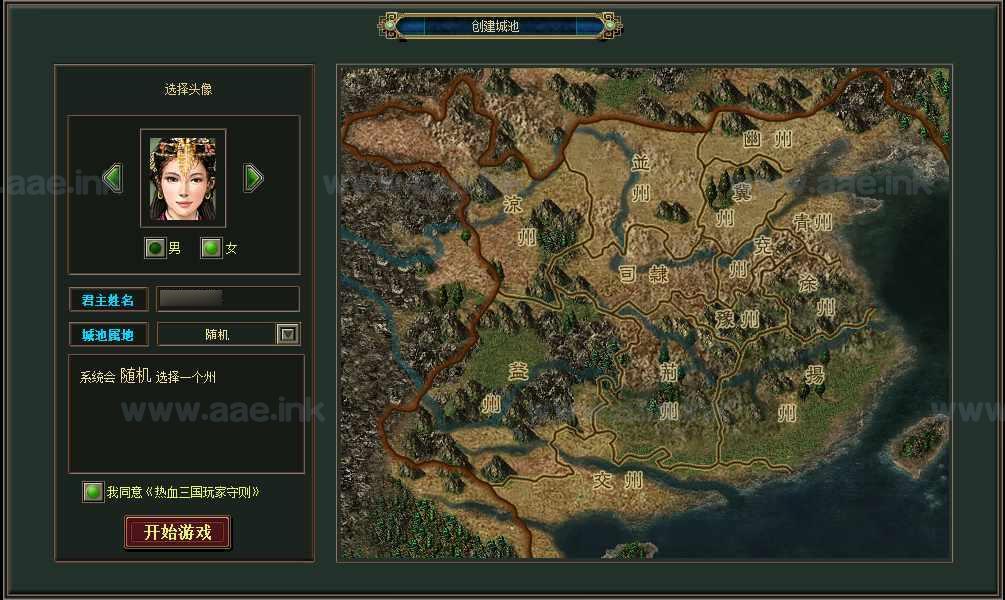Choose 交州 province on the map

point(617,481)
